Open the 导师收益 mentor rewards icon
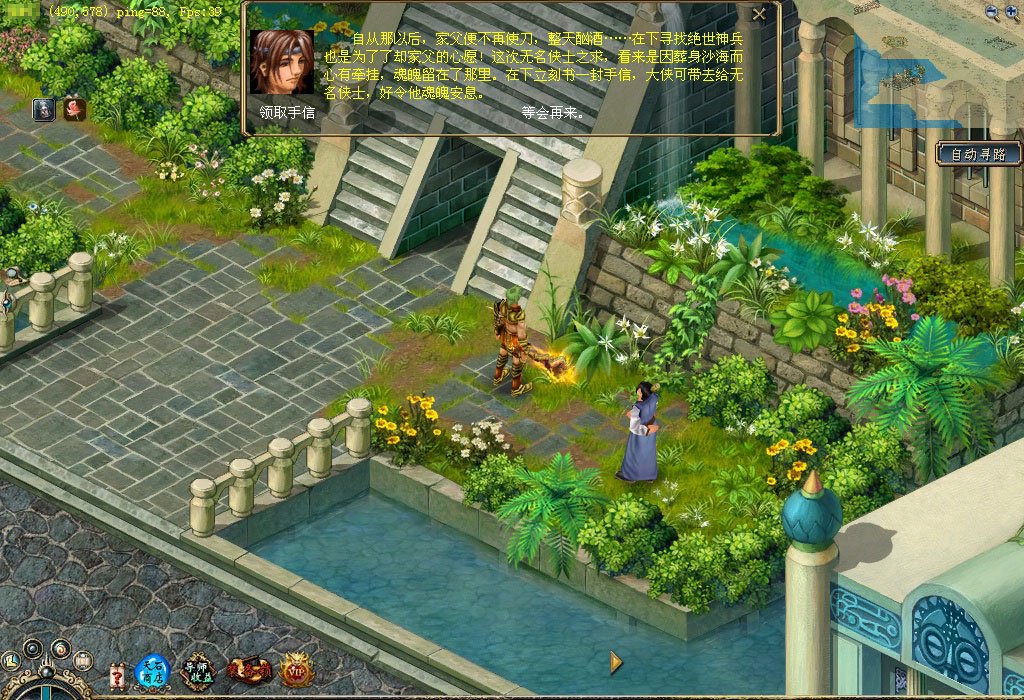Screen dimensions: 1024x700 196,671
